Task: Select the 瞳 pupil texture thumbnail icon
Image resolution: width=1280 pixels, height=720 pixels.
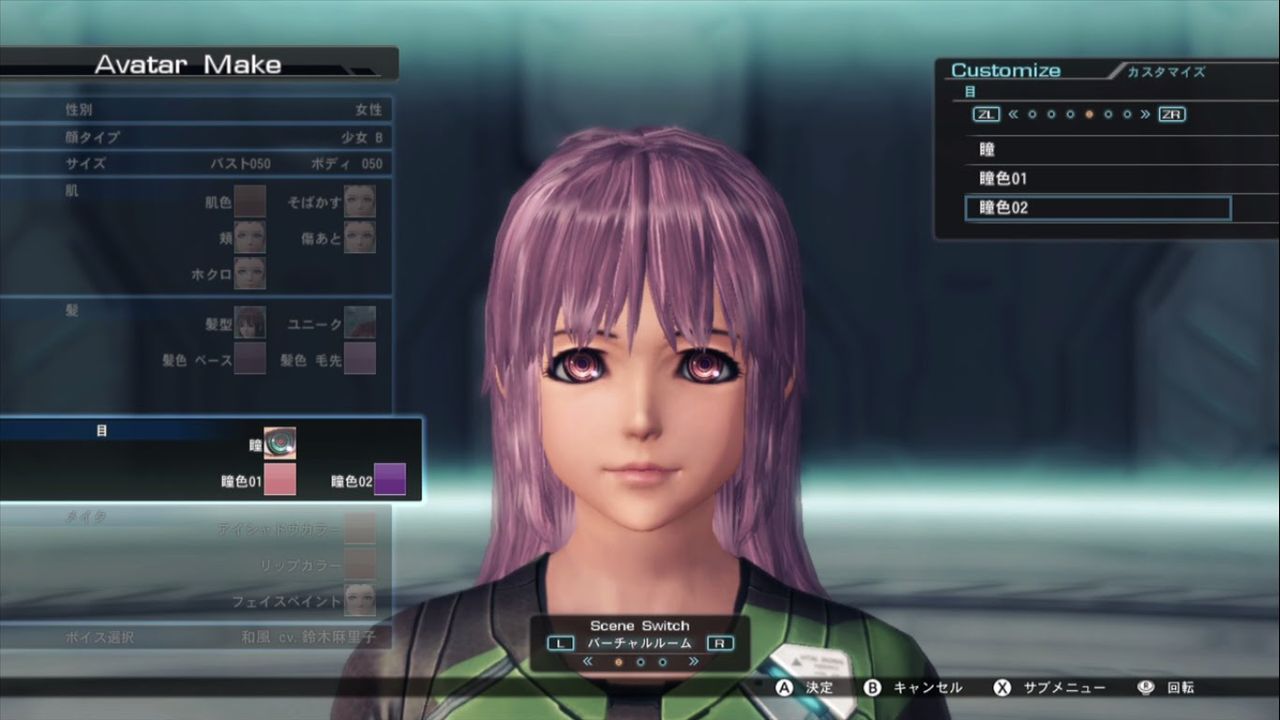Action: [278, 441]
